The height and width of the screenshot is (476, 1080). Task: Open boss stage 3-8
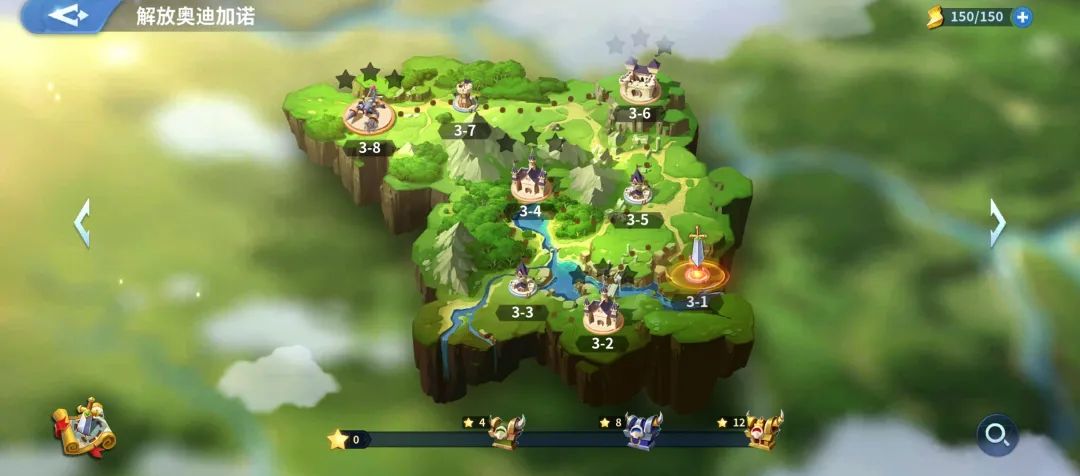(x=369, y=112)
